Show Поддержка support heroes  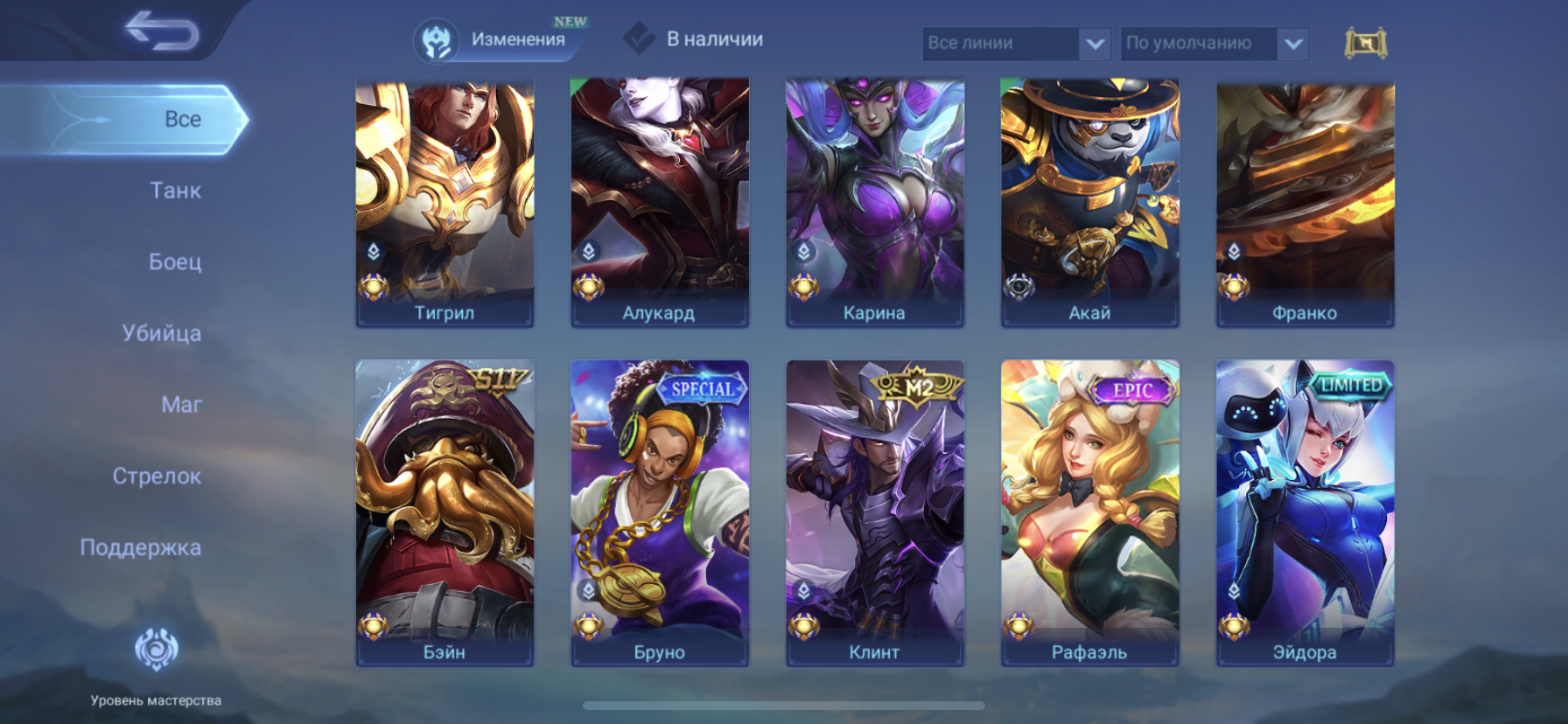[x=141, y=547]
